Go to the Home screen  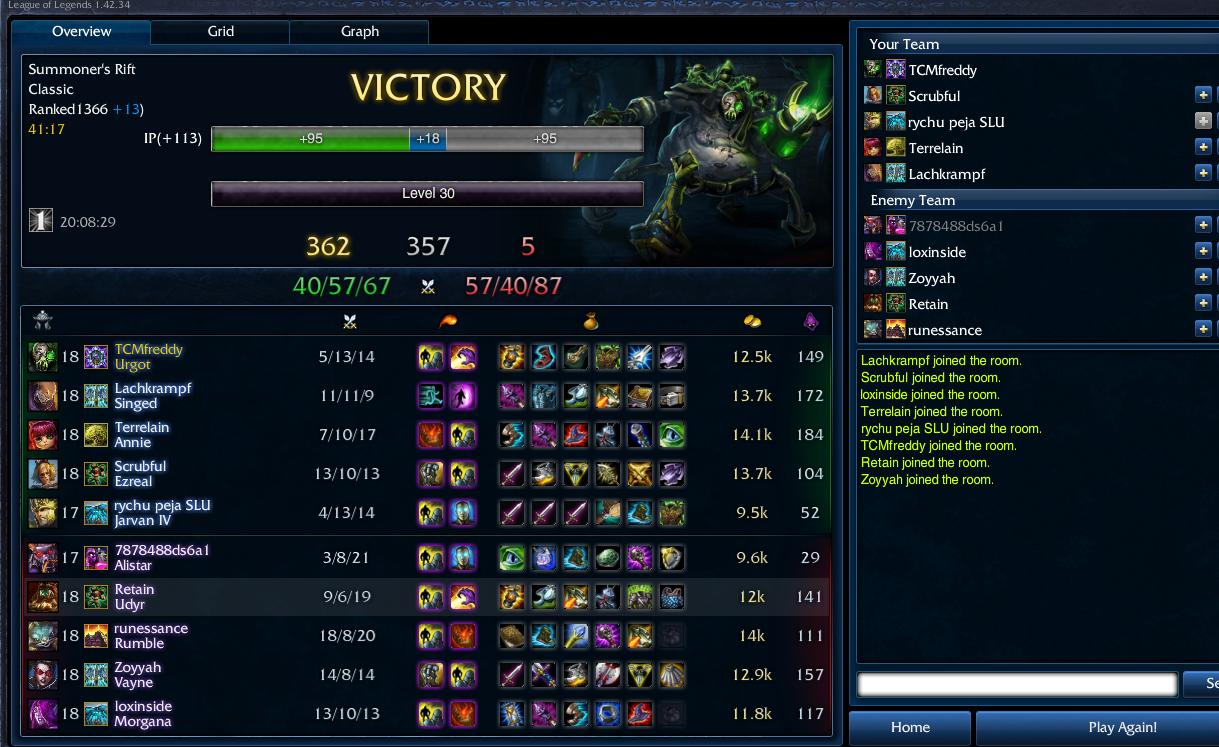coord(910,727)
